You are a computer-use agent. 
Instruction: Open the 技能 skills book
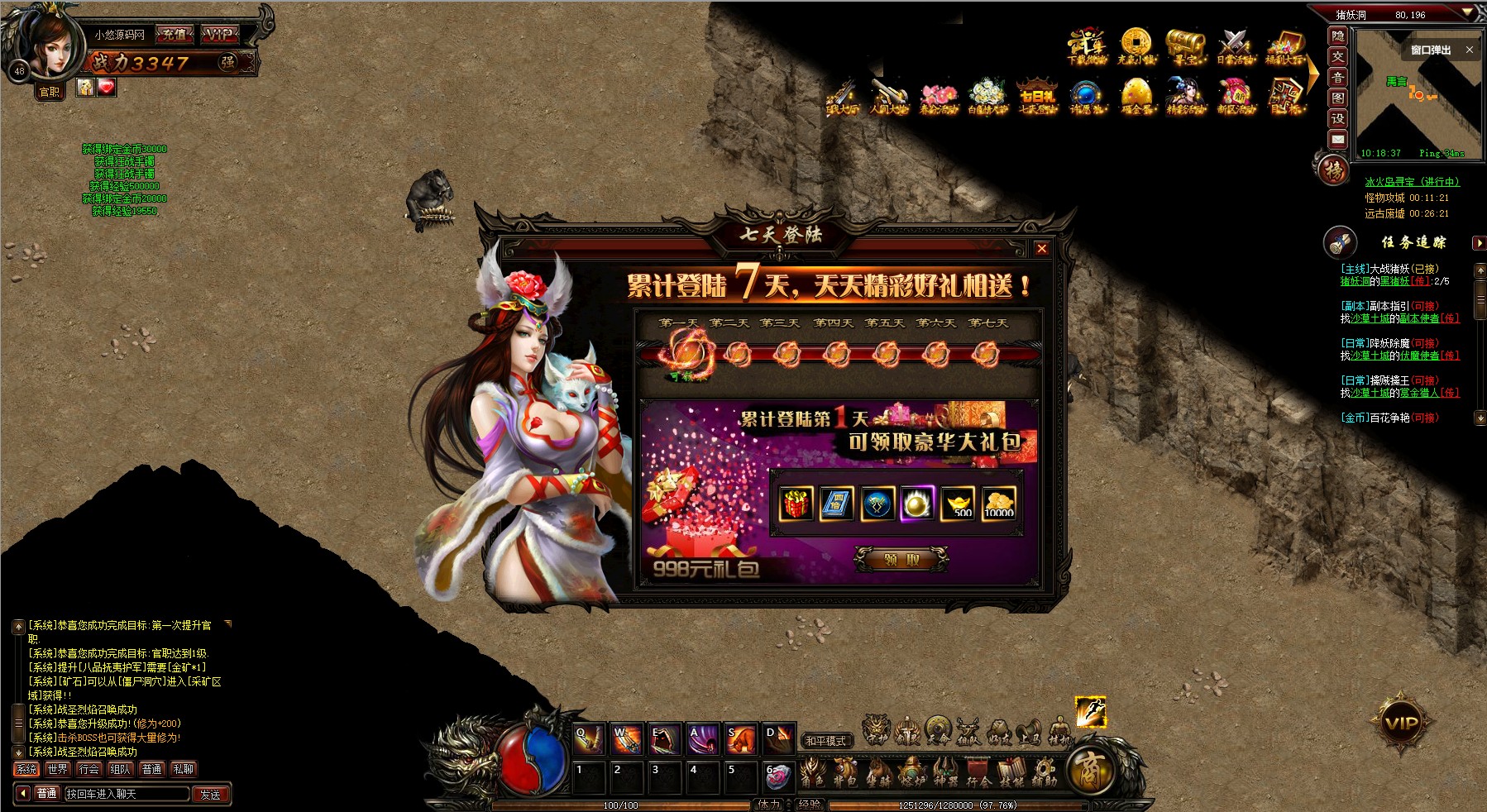point(1011,773)
